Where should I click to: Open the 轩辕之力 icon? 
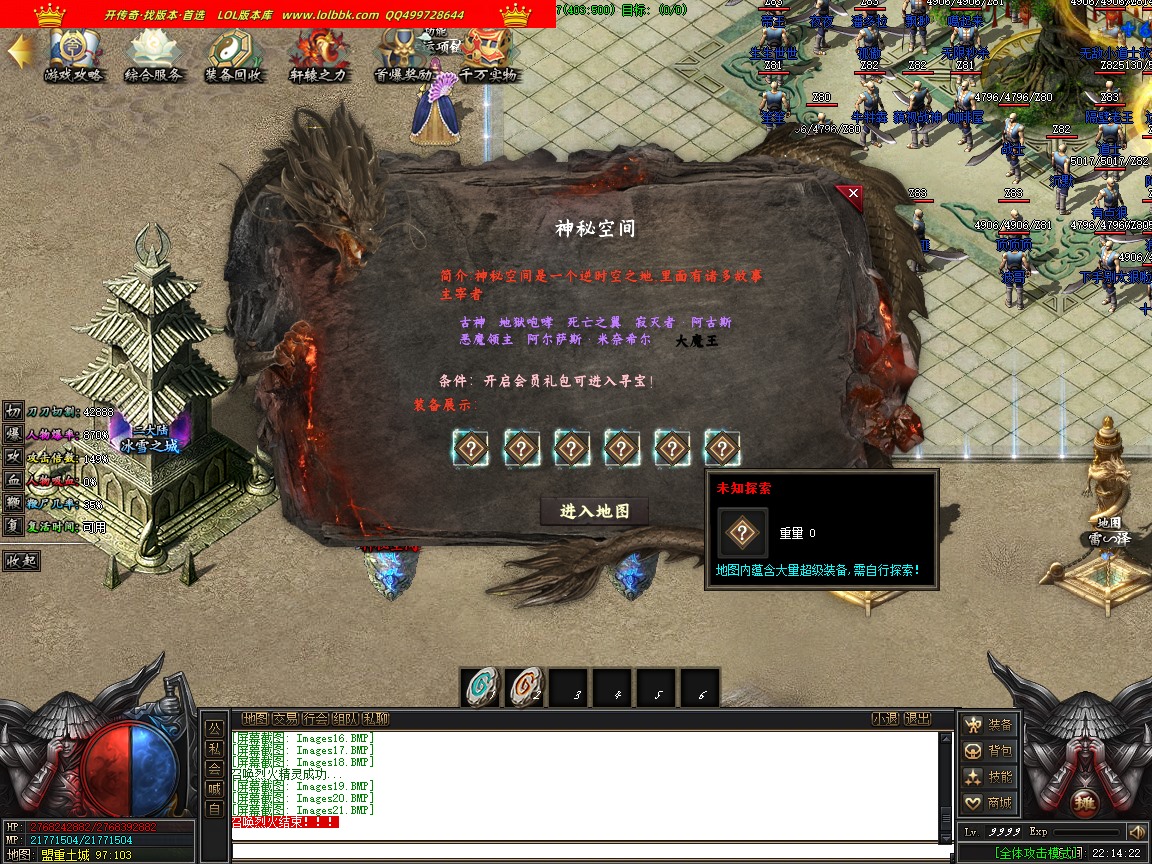318,56
